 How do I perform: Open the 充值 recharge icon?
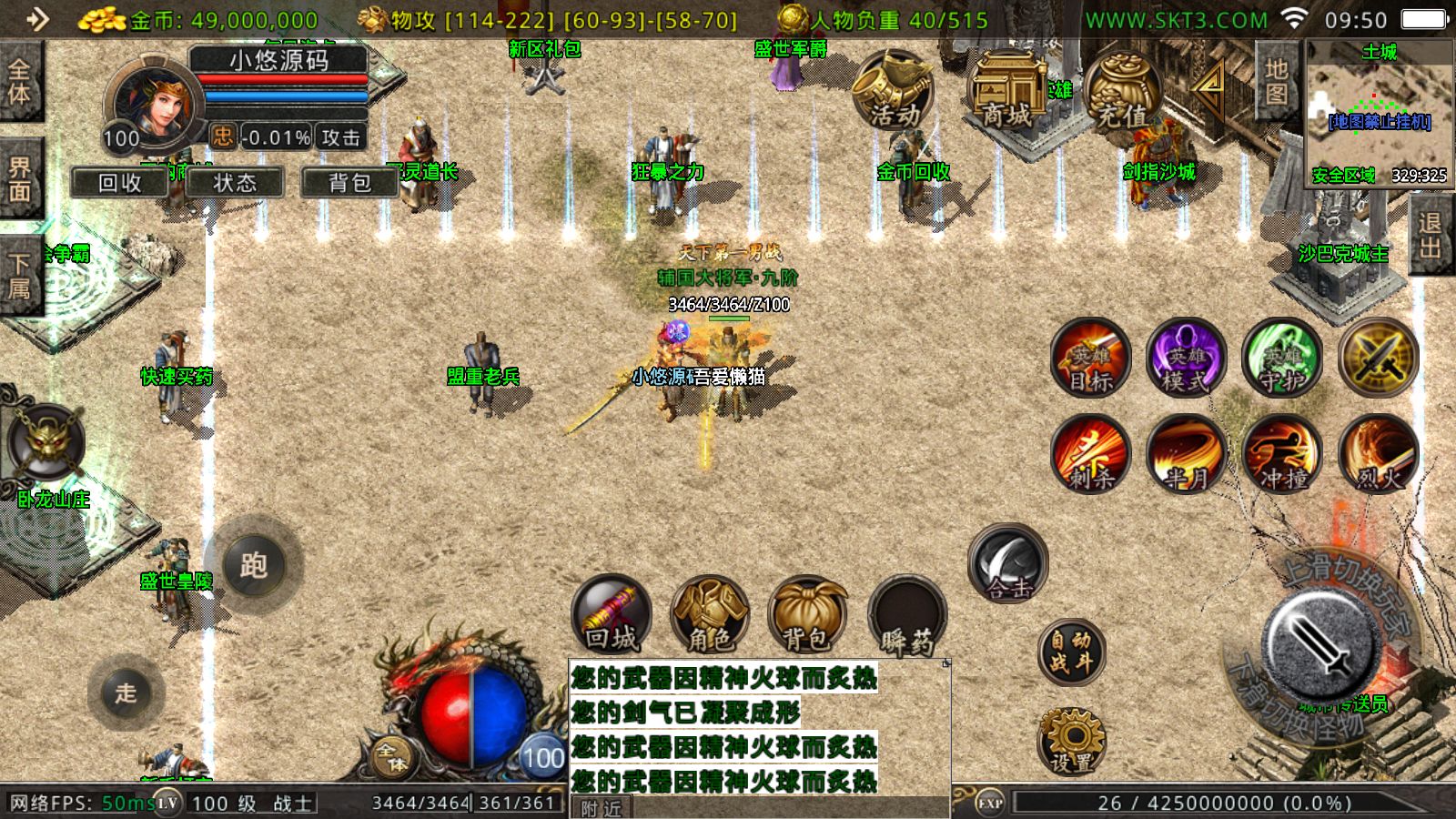tap(1122, 91)
